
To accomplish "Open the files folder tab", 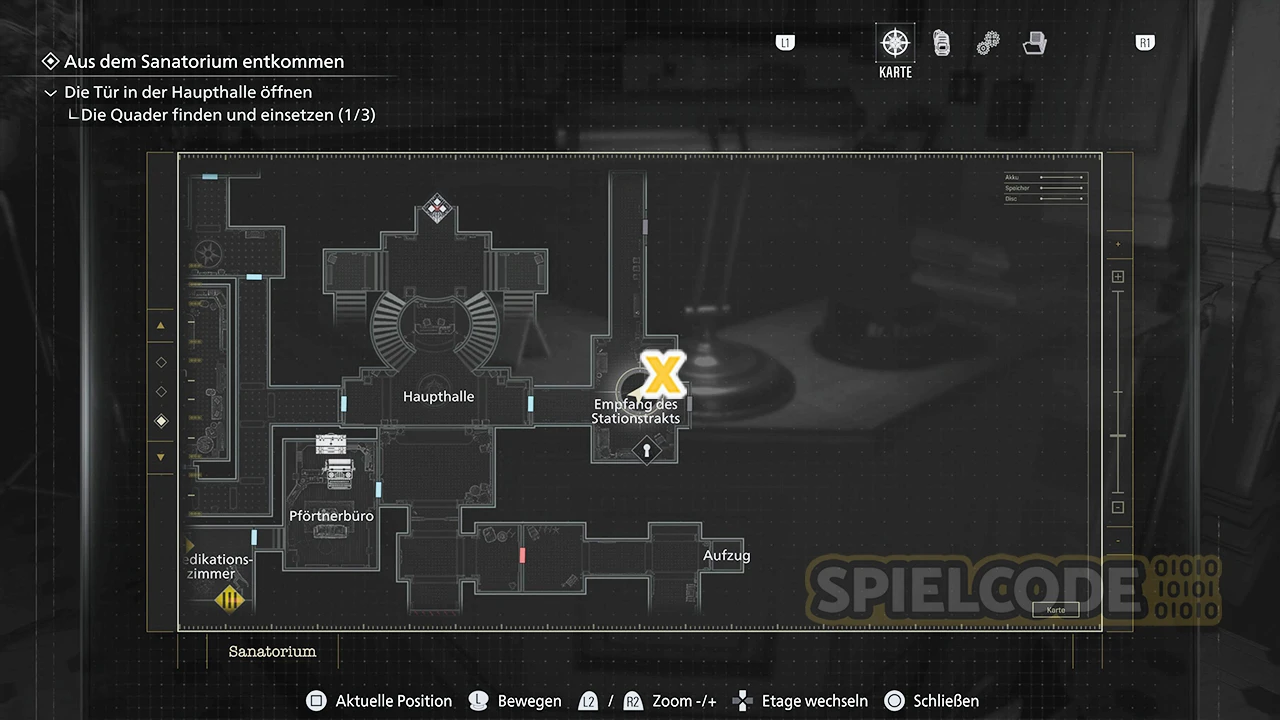I will (x=1034, y=43).
